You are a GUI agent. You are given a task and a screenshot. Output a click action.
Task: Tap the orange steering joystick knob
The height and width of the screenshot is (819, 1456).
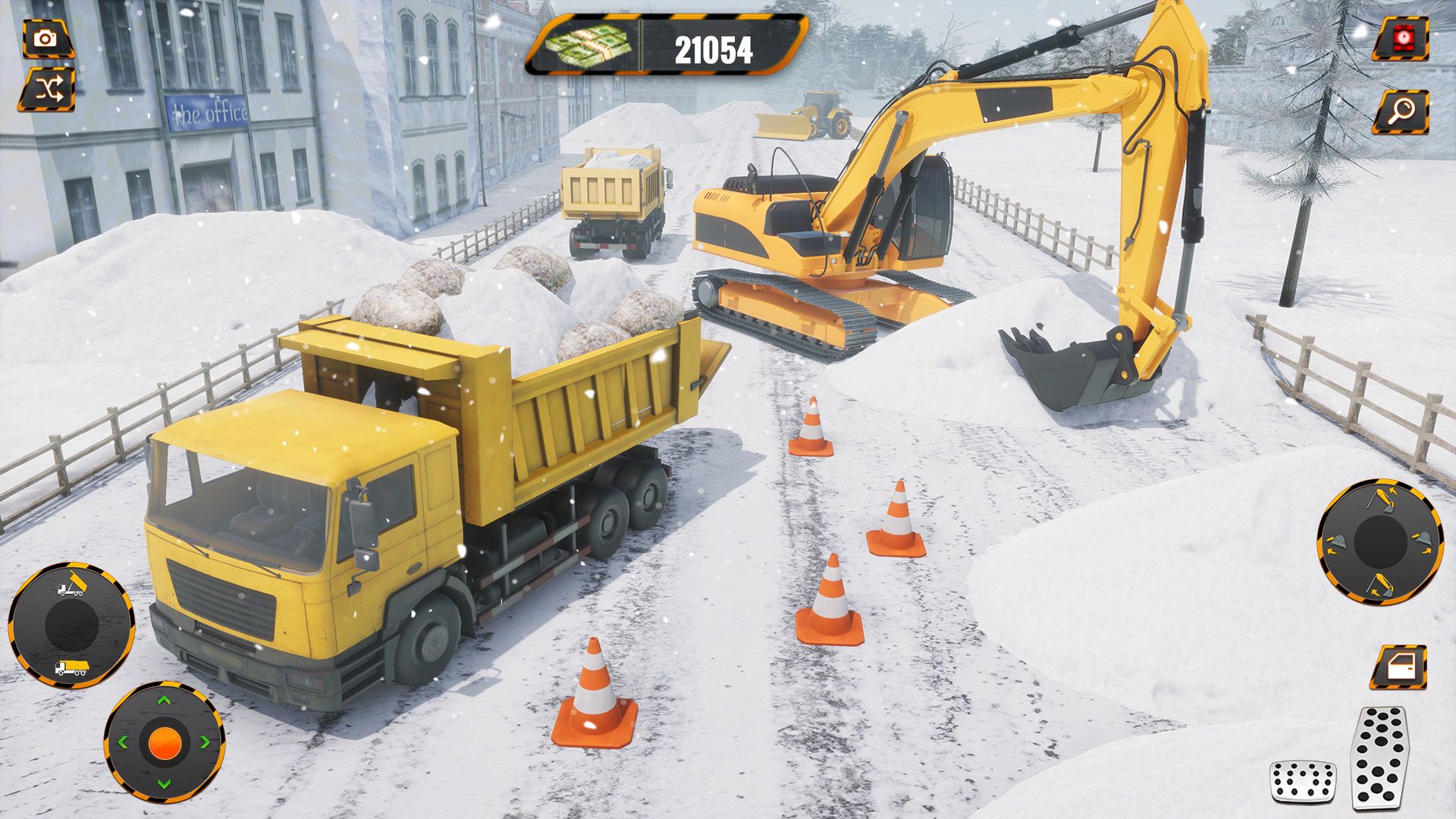tap(164, 742)
